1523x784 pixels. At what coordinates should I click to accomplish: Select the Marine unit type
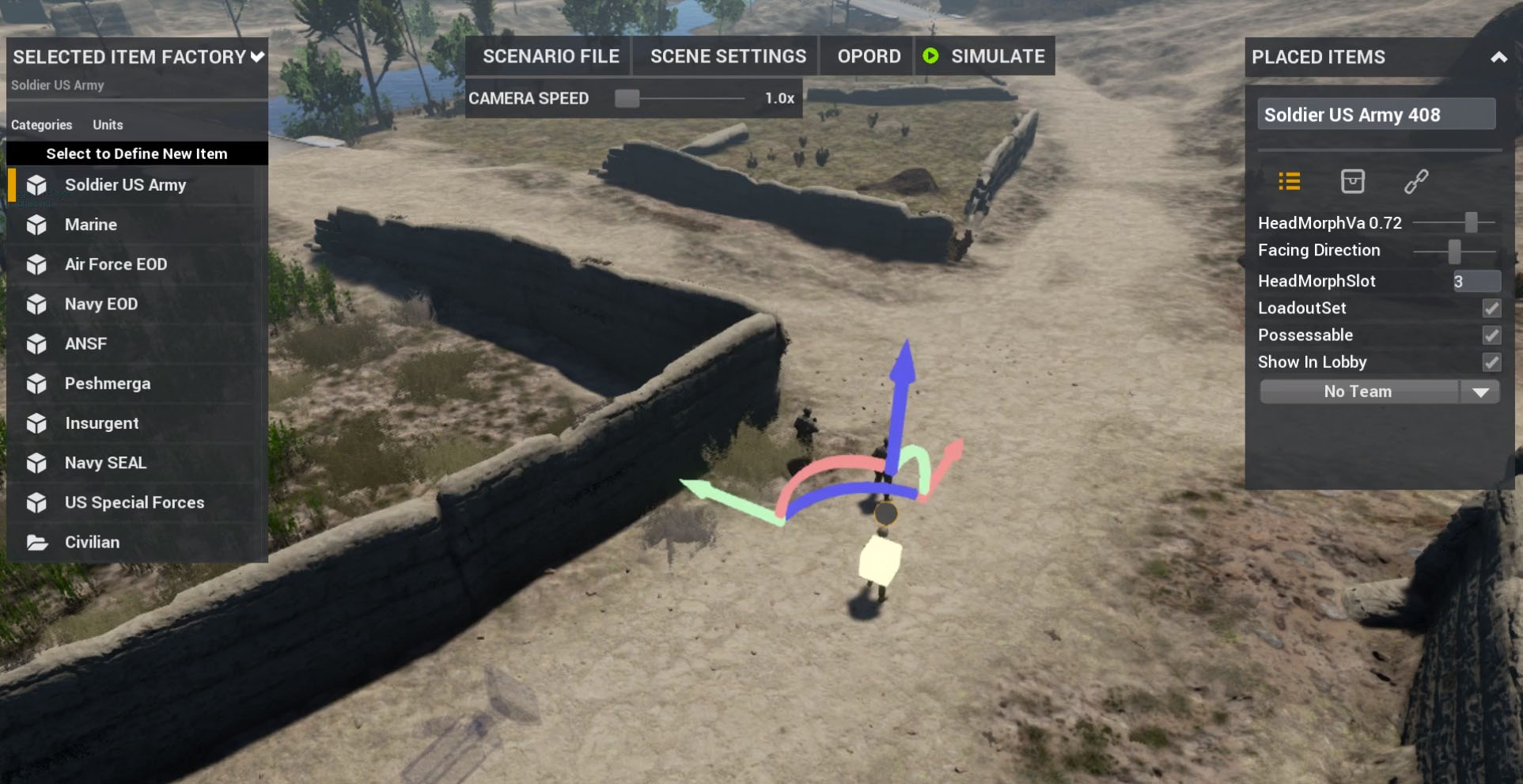point(91,225)
